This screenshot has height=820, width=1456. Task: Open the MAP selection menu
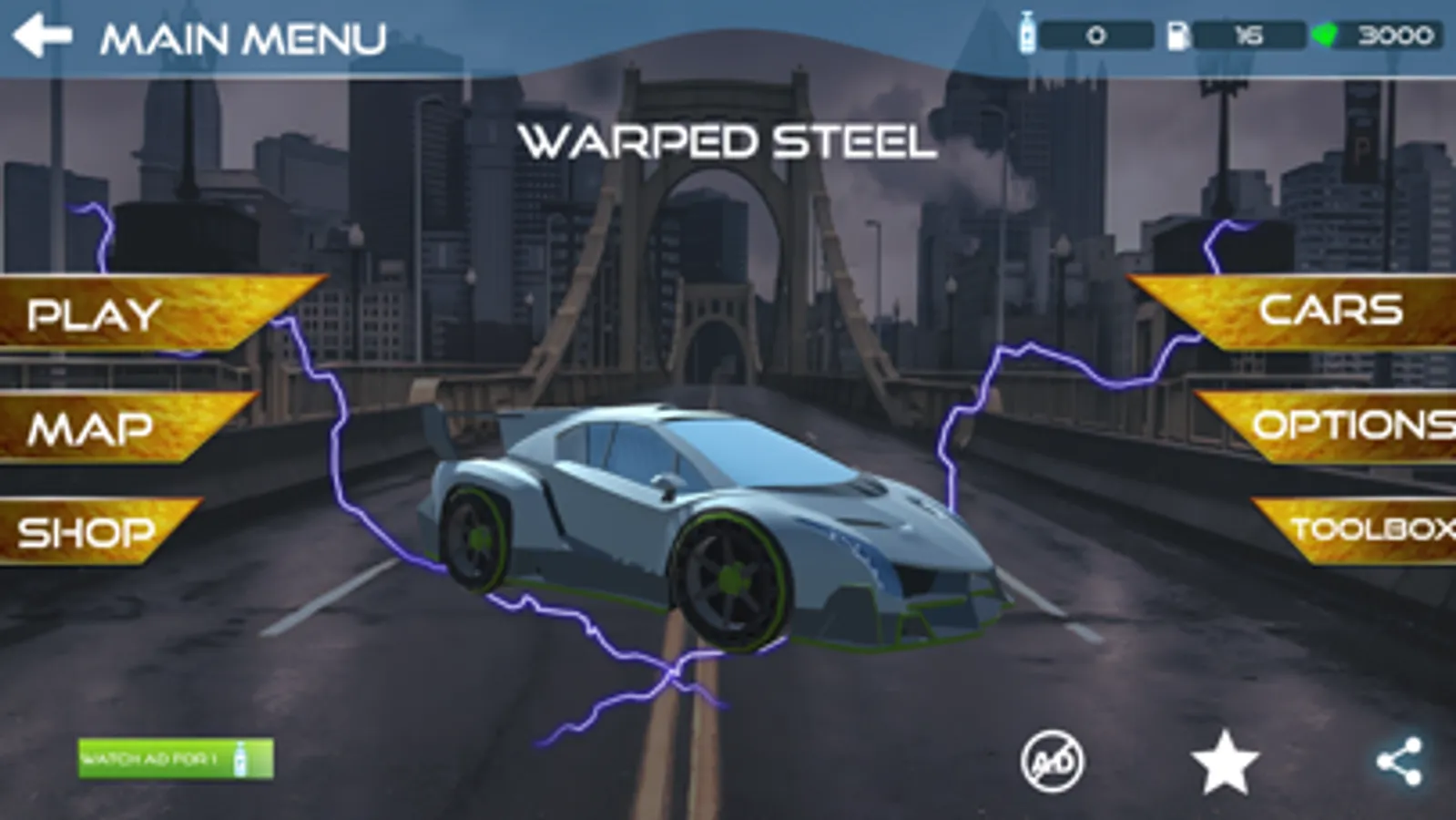91,426
